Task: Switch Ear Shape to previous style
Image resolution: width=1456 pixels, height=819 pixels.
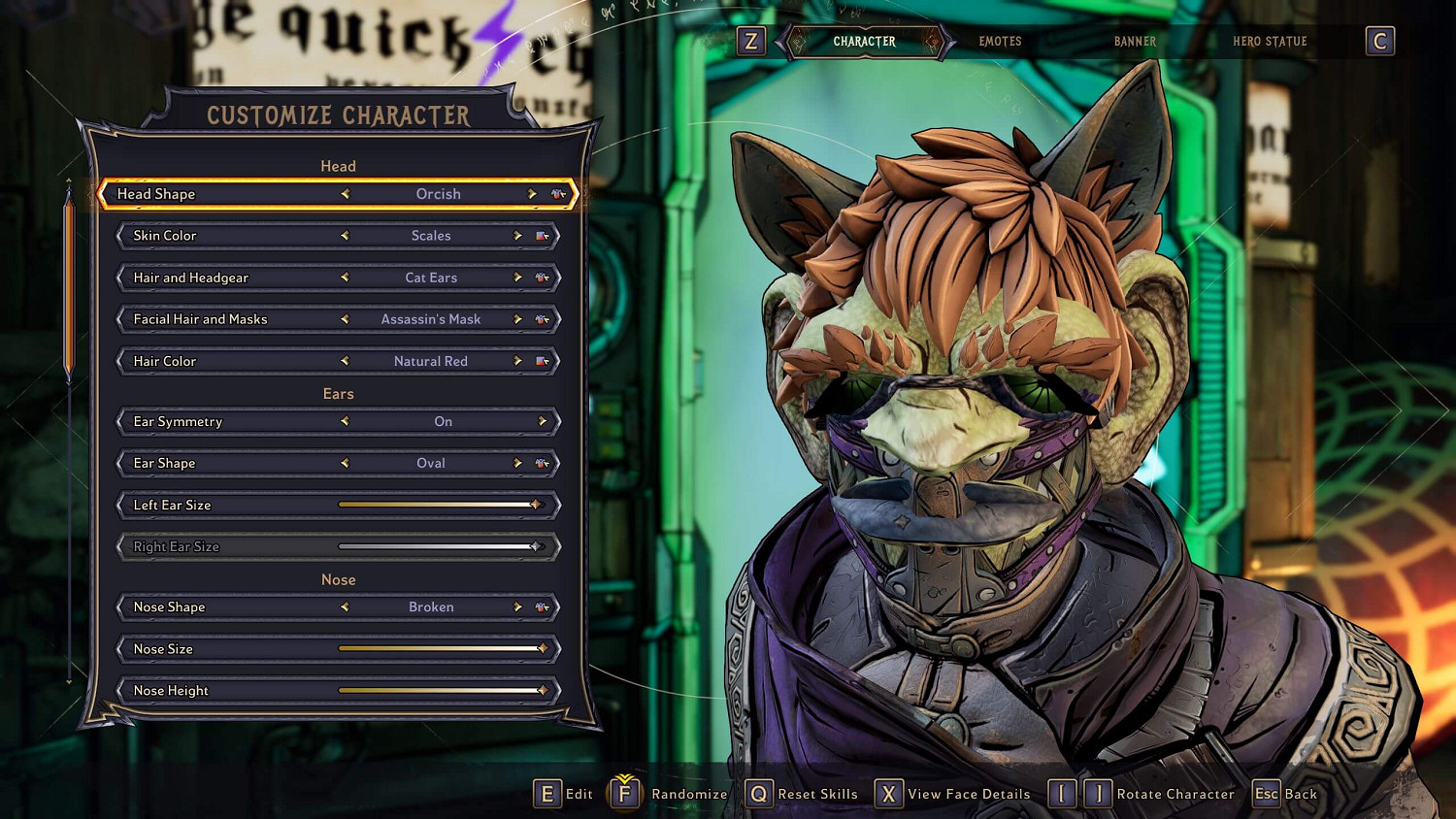Action: pos(345,463)
